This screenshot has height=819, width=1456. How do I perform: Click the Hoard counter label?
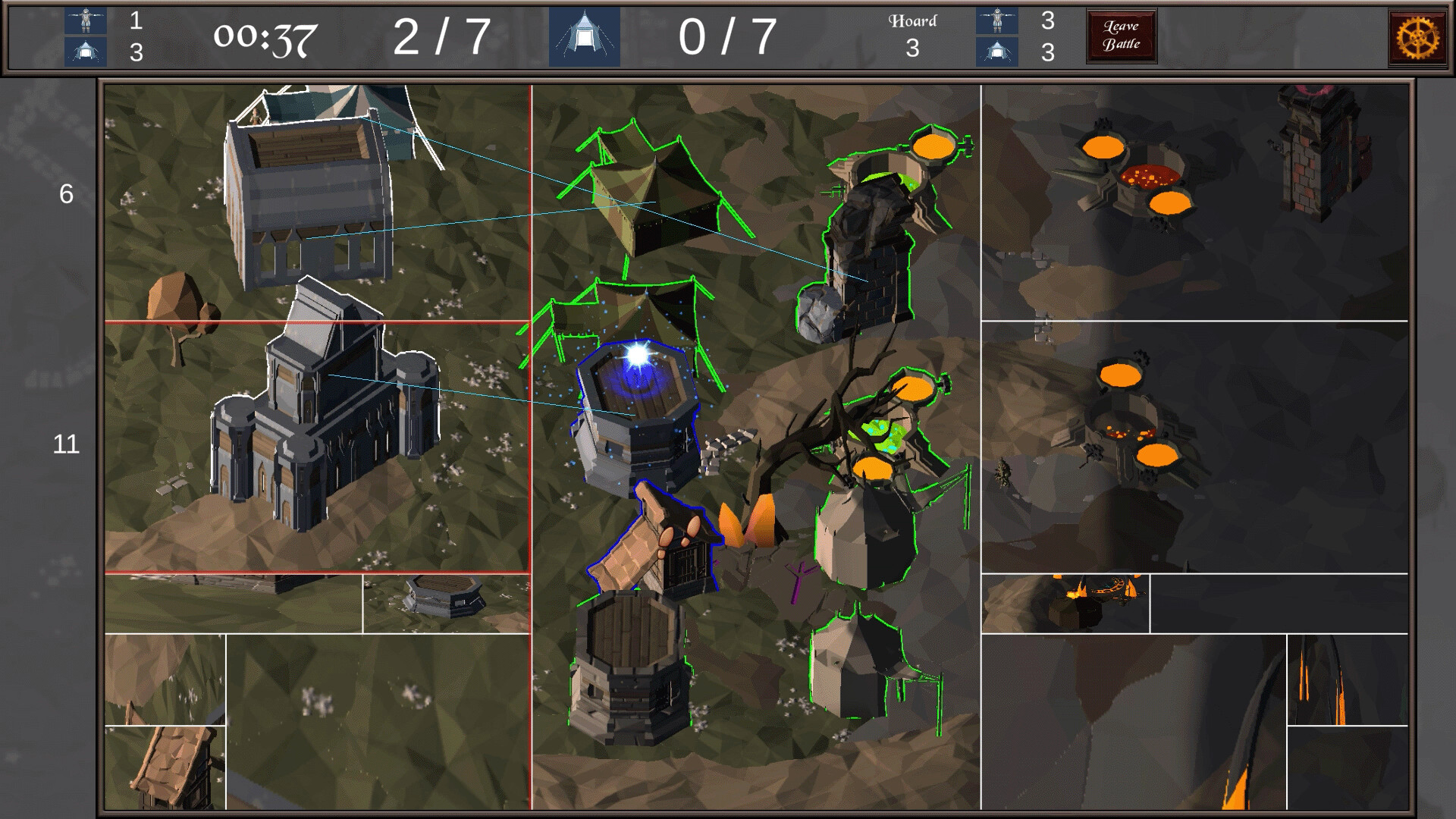(912, 20)
